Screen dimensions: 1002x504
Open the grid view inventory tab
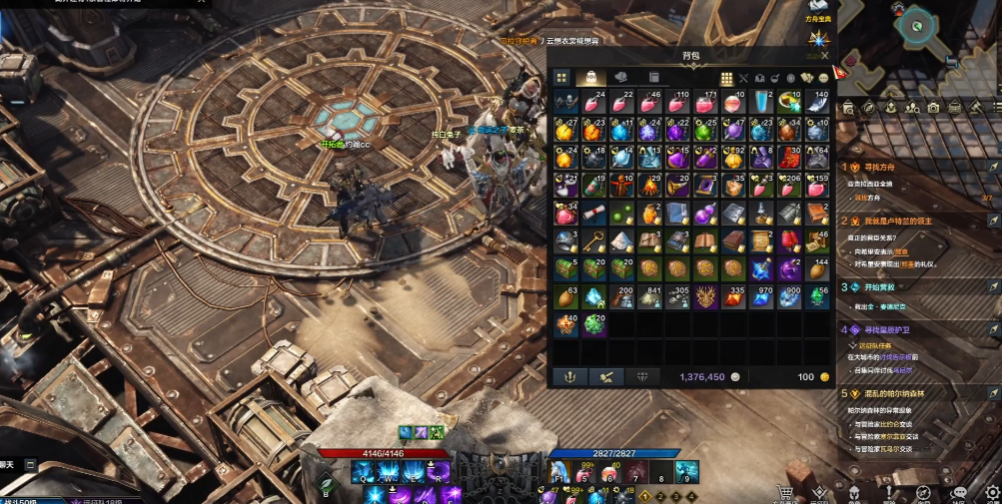(x=562, y=77)
